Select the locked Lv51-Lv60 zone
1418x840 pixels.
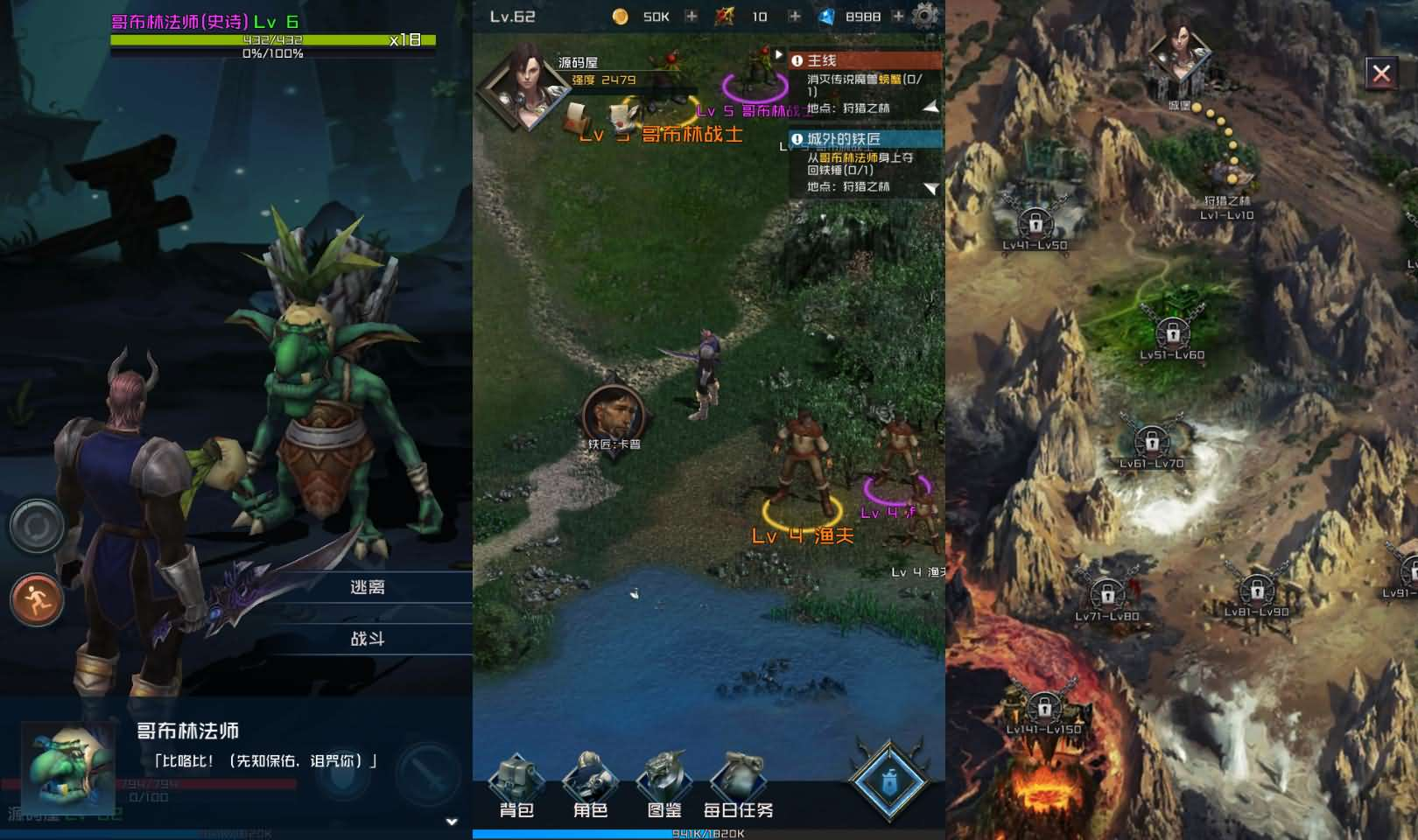pos(1172,335)
